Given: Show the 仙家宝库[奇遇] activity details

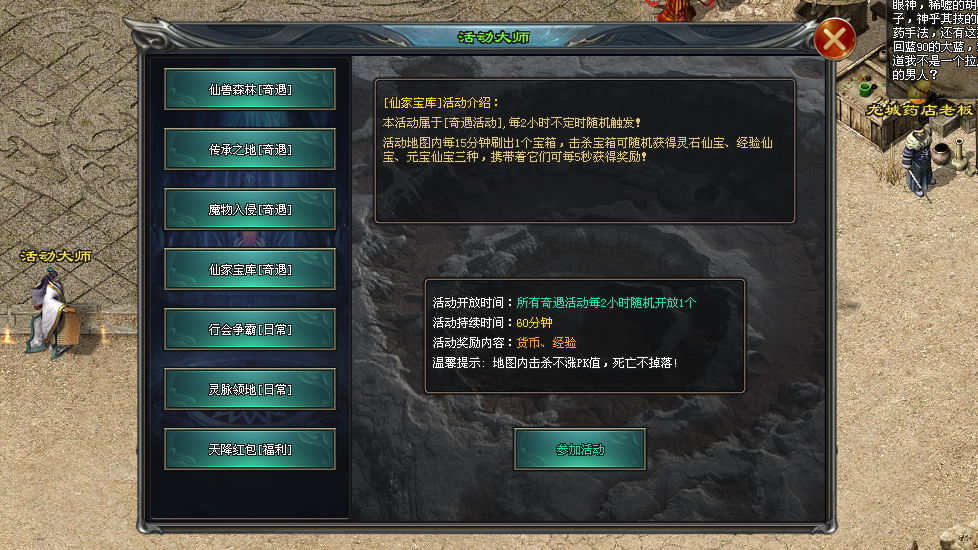Looking at the screenshot, I should click(250, 269).
